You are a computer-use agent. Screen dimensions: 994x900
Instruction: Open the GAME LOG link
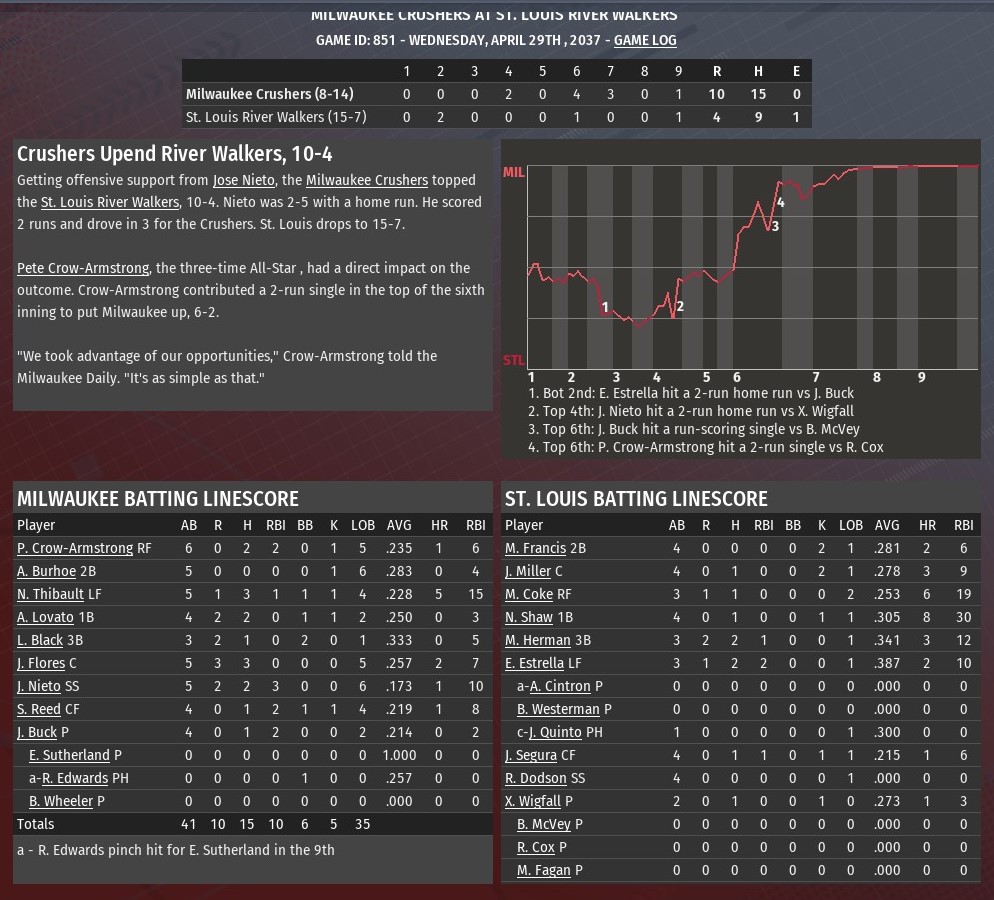click(x=645, y=40)
